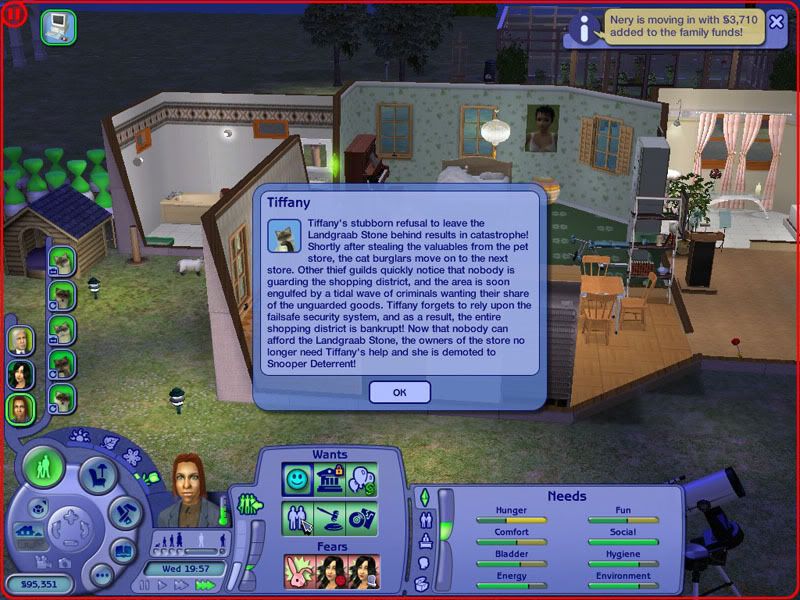The height and width of the screenshot is (600, 800).
Task: Select the gray-haired man's portrait
Action: [20, 341]
